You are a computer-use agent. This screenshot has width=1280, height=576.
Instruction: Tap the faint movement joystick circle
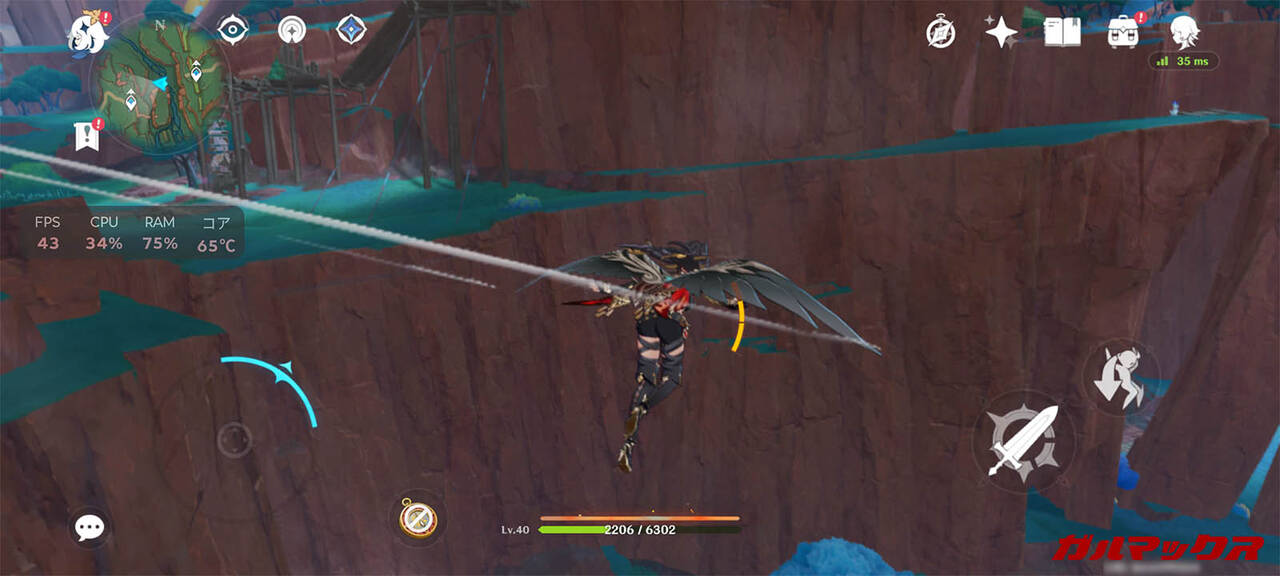pyautogui.click(x=234, y=439)
